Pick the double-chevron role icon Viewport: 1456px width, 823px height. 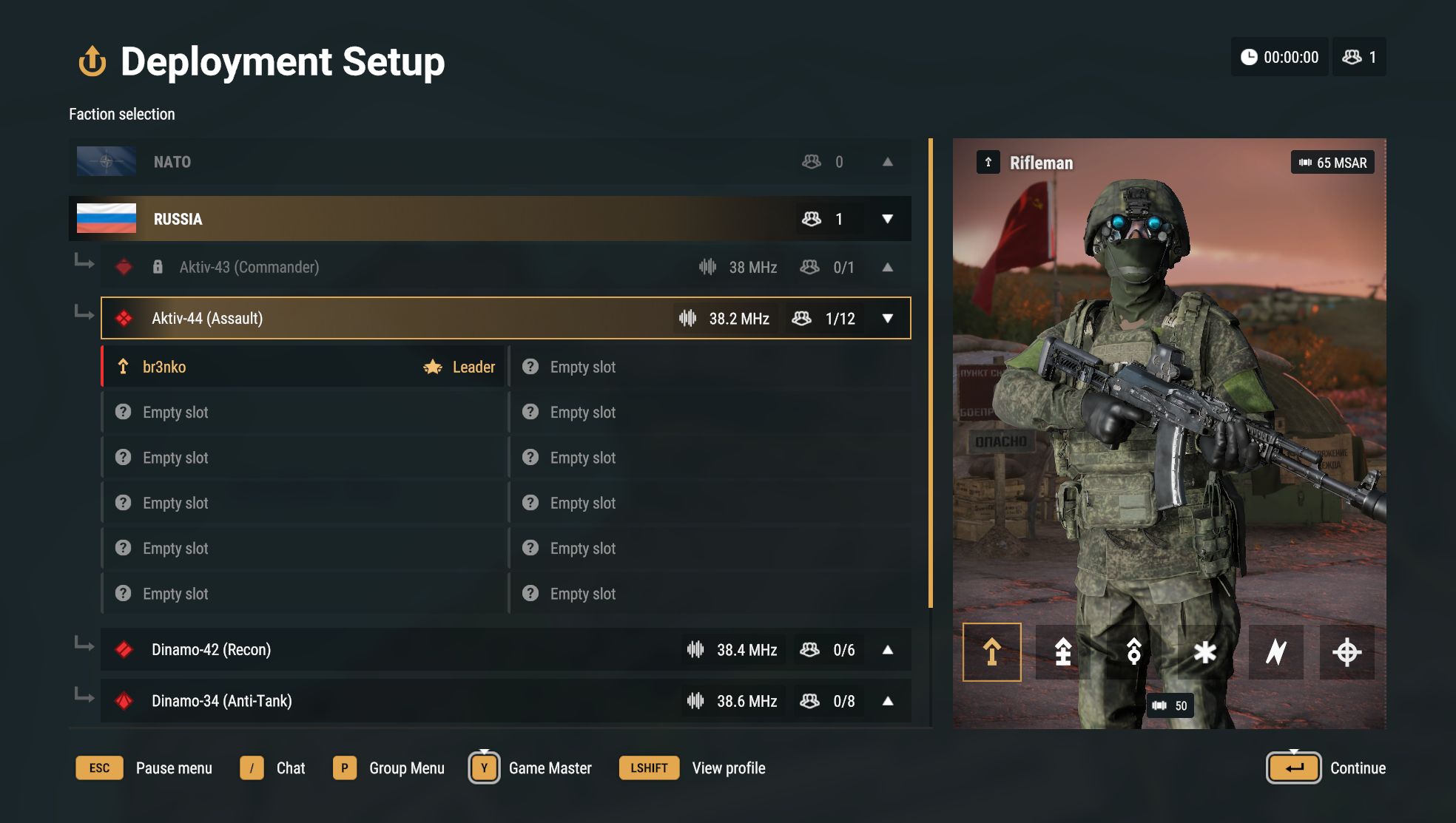coord(1062,652)
